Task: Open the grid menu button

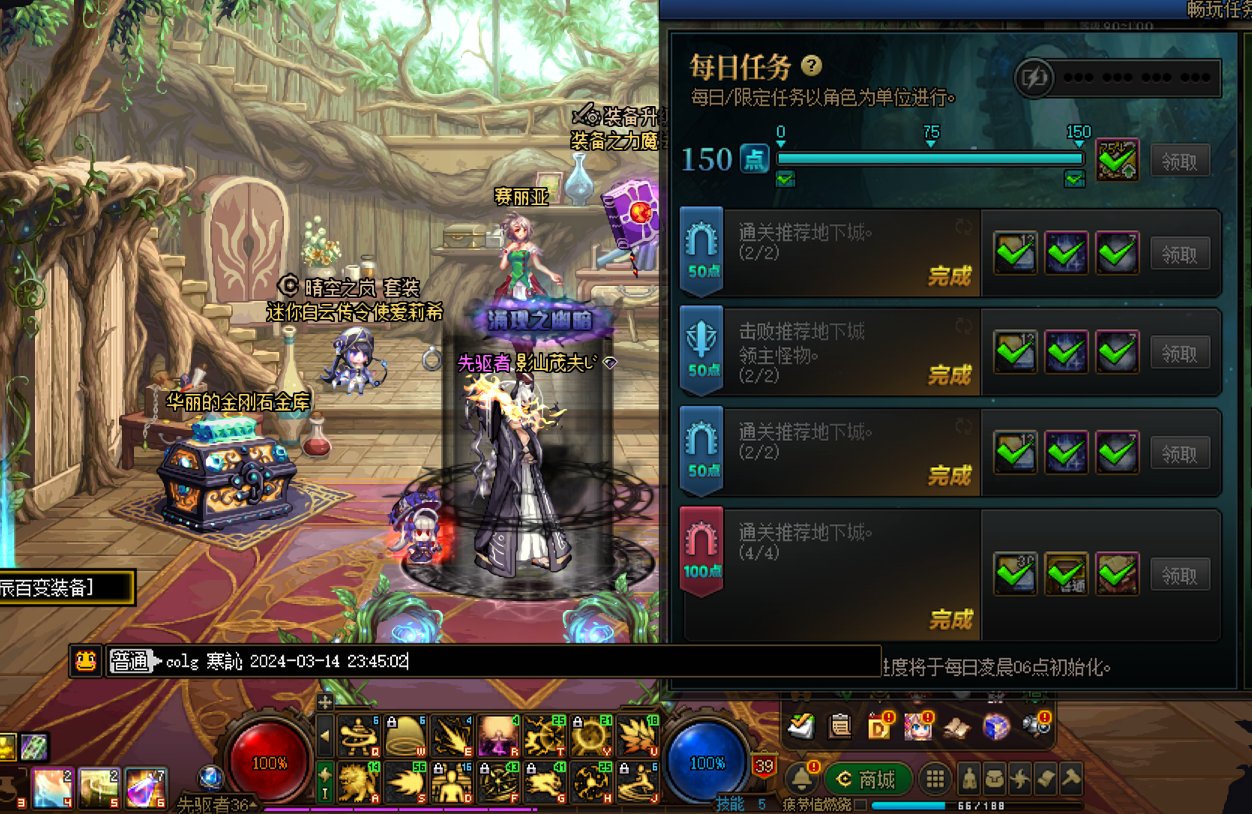Action: (934, 779)
